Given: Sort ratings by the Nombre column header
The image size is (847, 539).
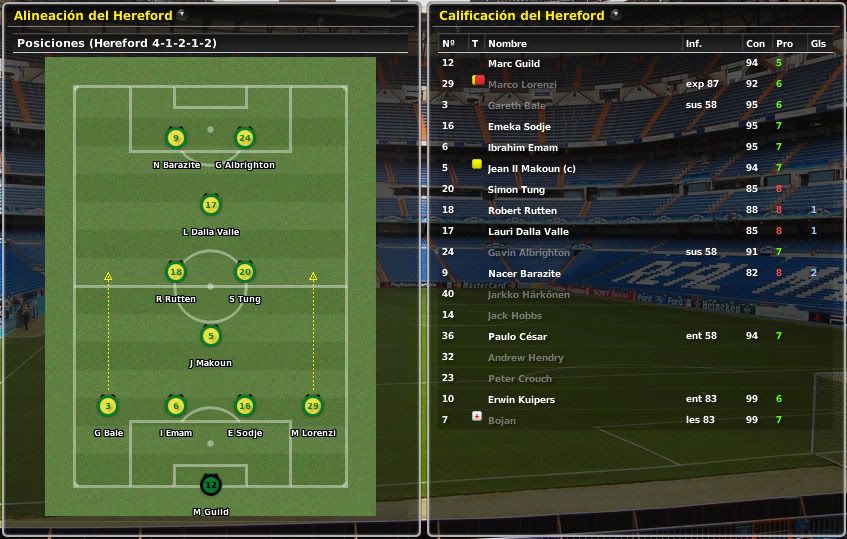Looking at the screenshot, I should [507, 44].
